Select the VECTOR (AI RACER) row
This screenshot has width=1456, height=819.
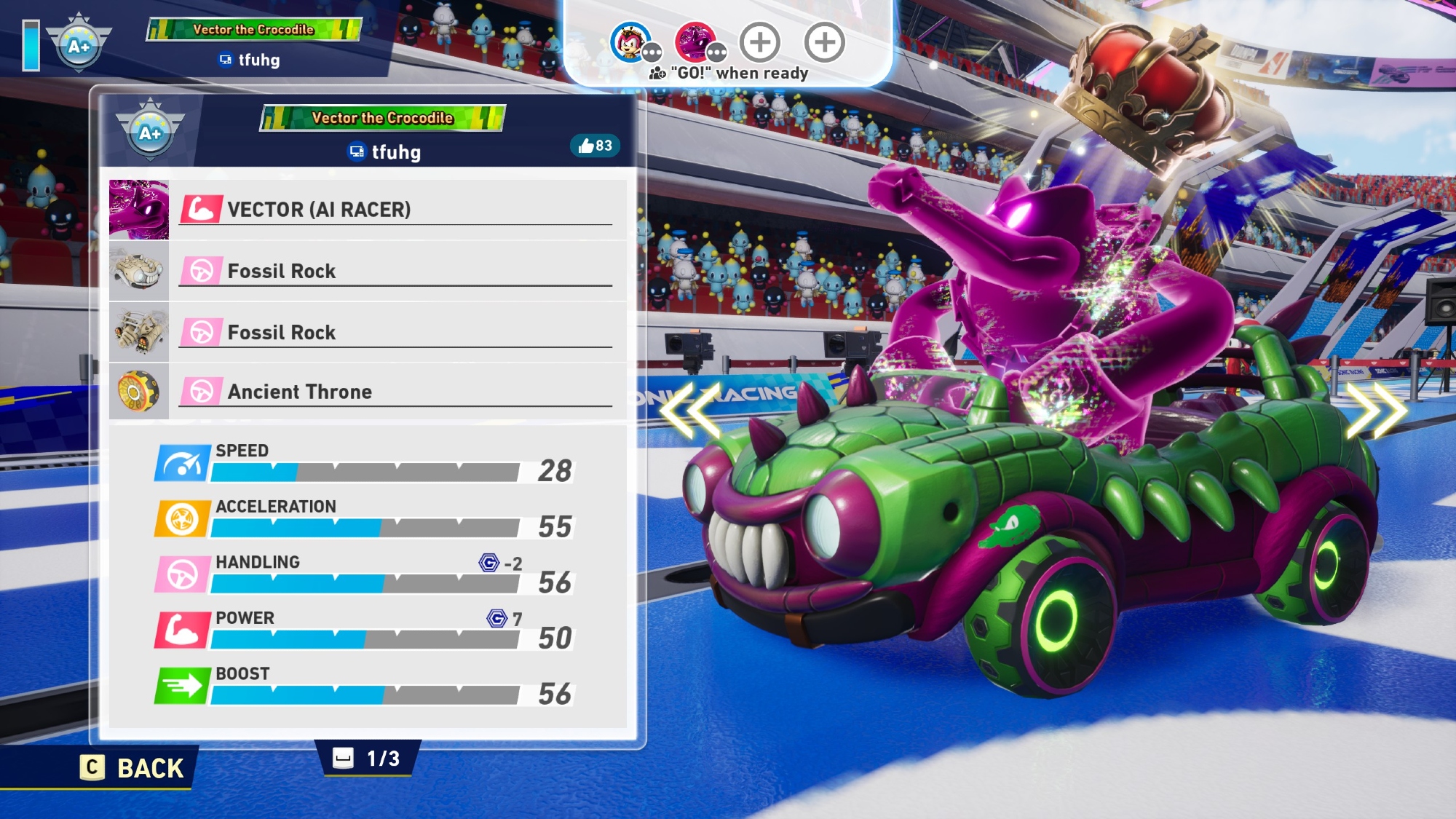pos(368,210)
